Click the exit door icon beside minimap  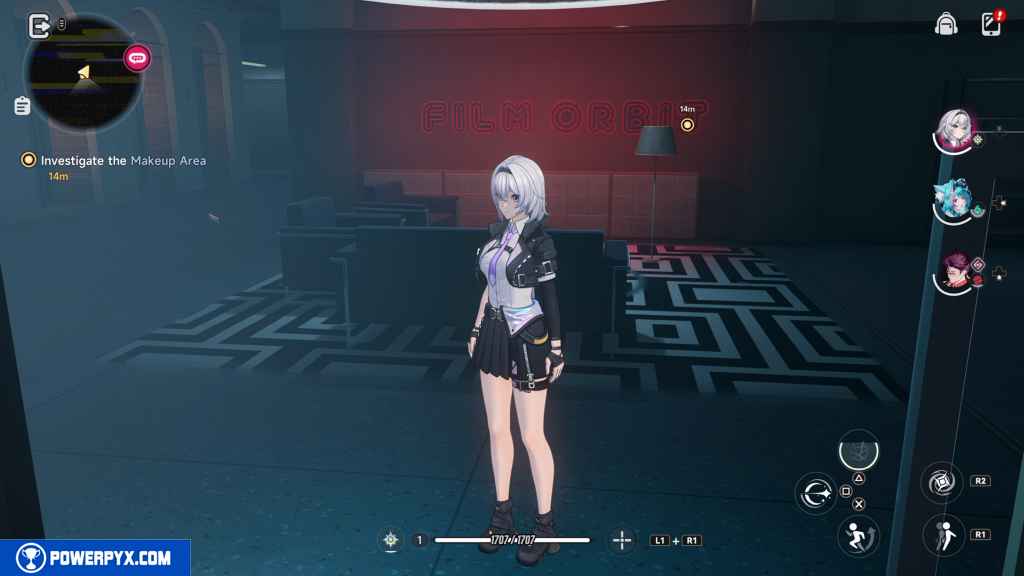[40, 25]
